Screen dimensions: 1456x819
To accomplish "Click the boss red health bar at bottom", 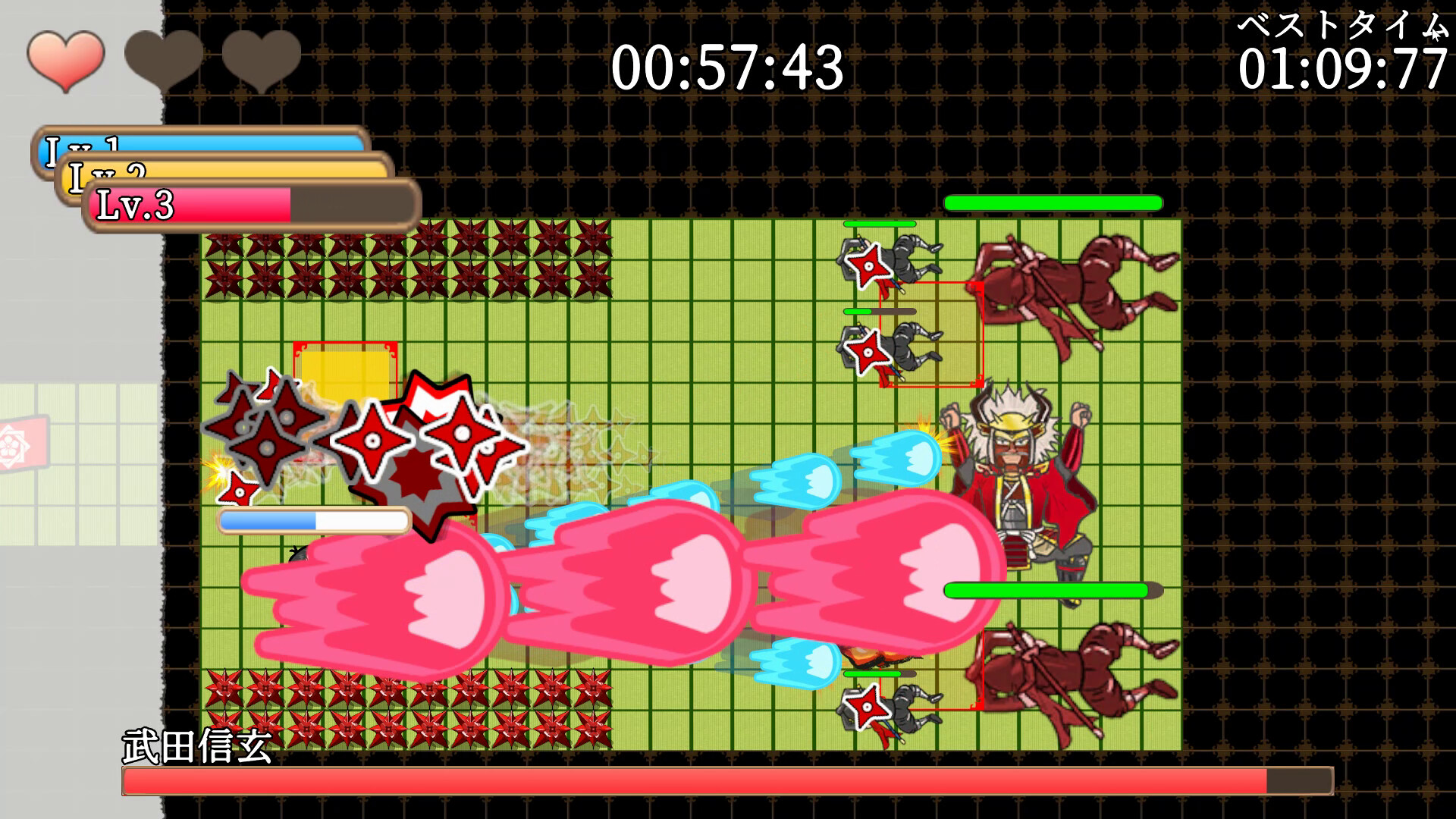I will point(720,781).
